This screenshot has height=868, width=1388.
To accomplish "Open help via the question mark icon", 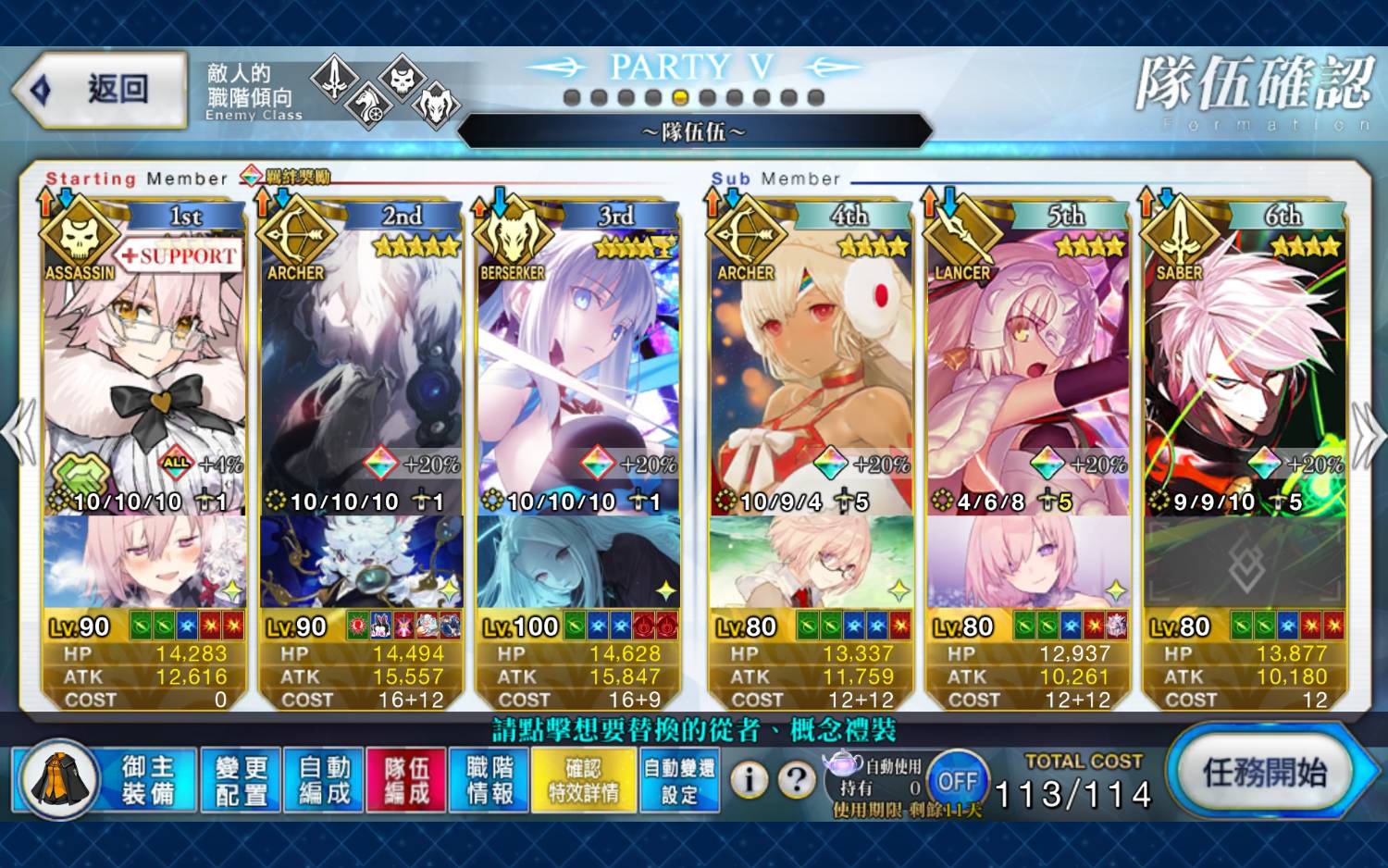I will point(796,780).
